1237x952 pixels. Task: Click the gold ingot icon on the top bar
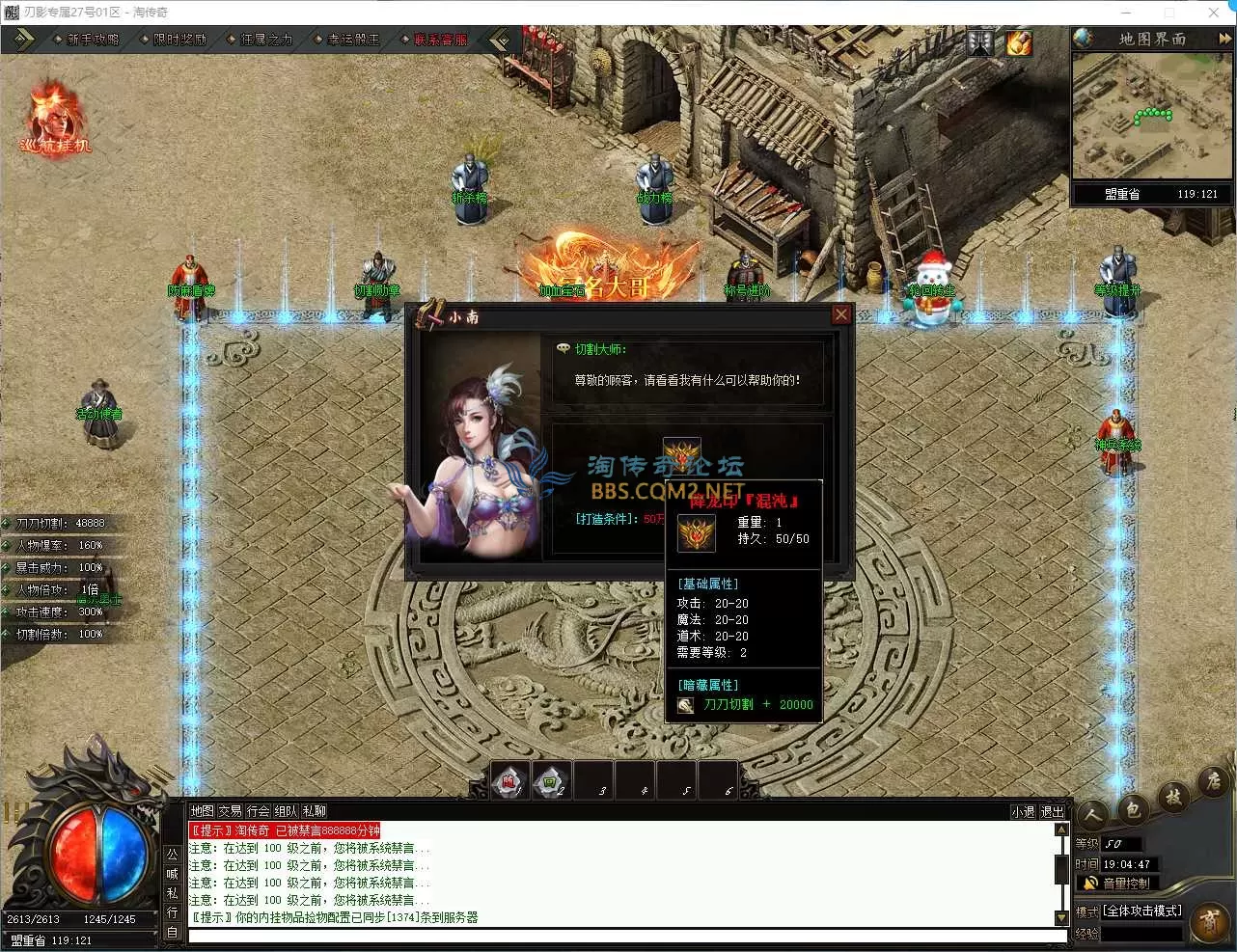coord(1019,42)
